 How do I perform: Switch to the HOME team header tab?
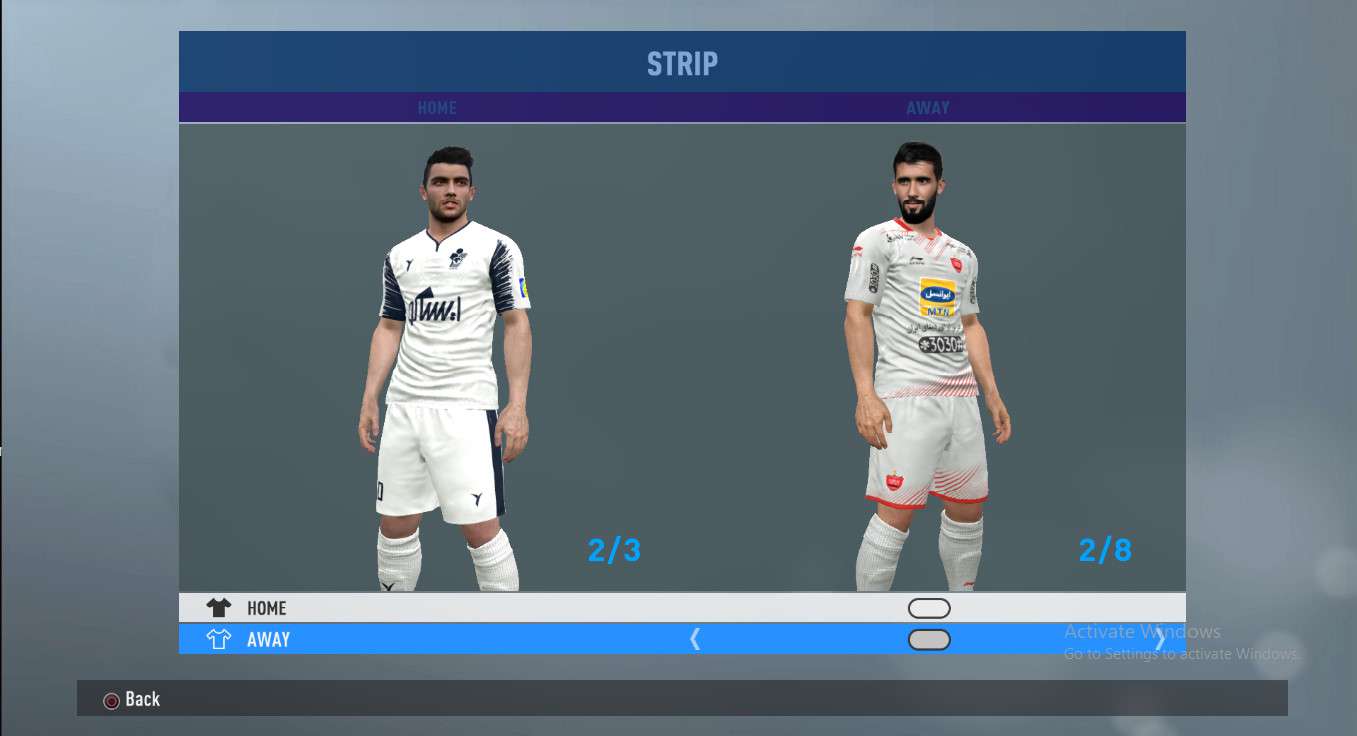click(437, 108)
